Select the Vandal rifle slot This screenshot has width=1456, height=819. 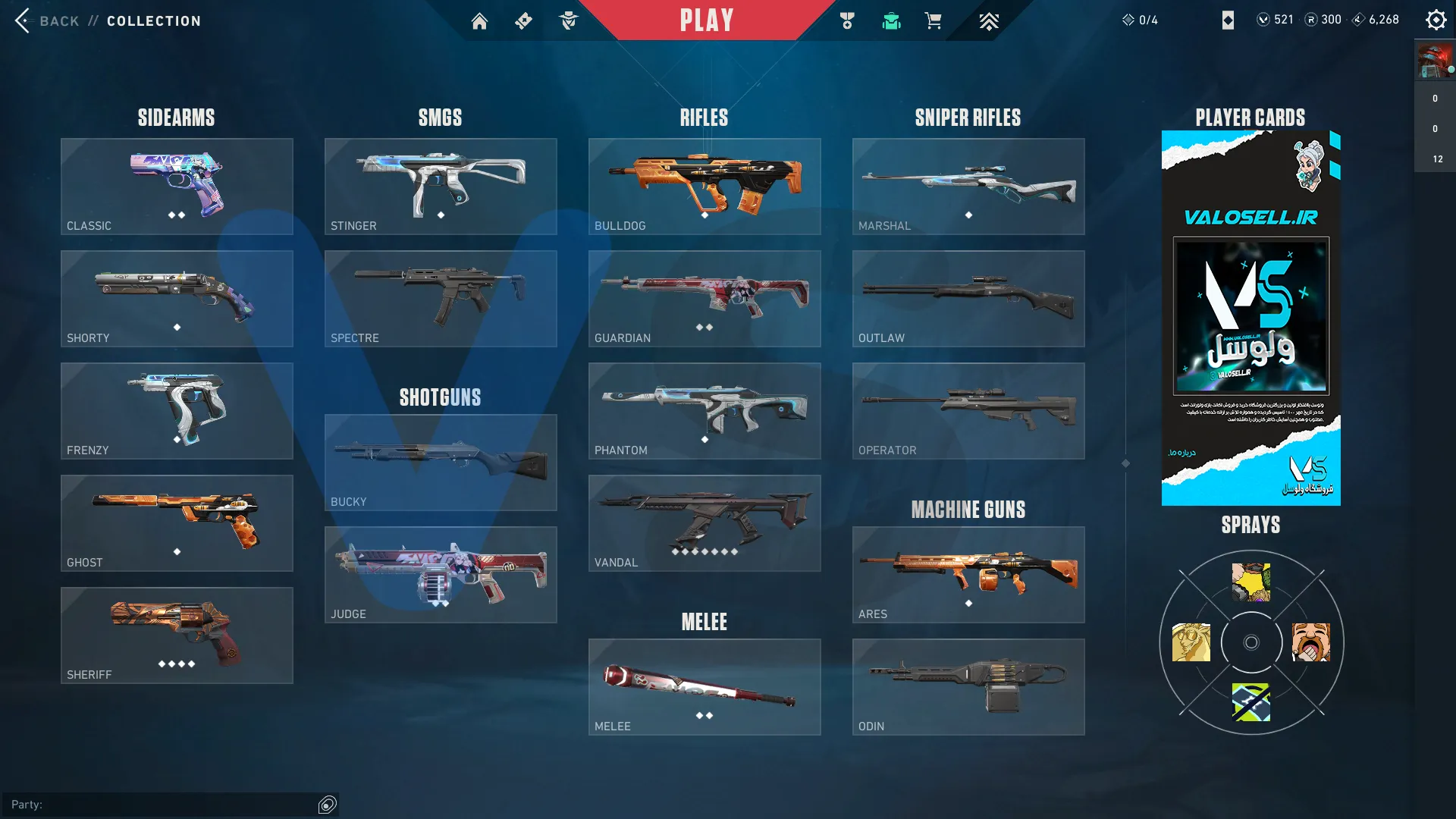pos(704,523)
